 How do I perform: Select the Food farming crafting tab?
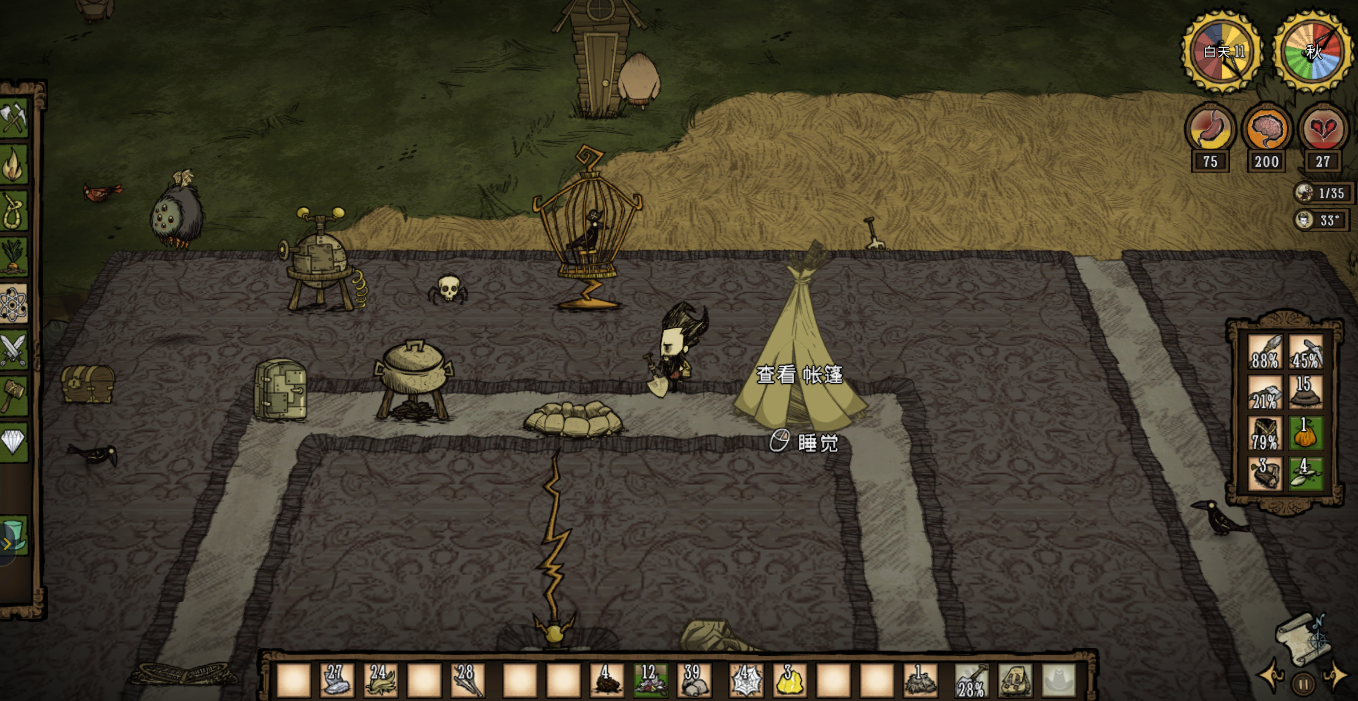pos(13,257)
